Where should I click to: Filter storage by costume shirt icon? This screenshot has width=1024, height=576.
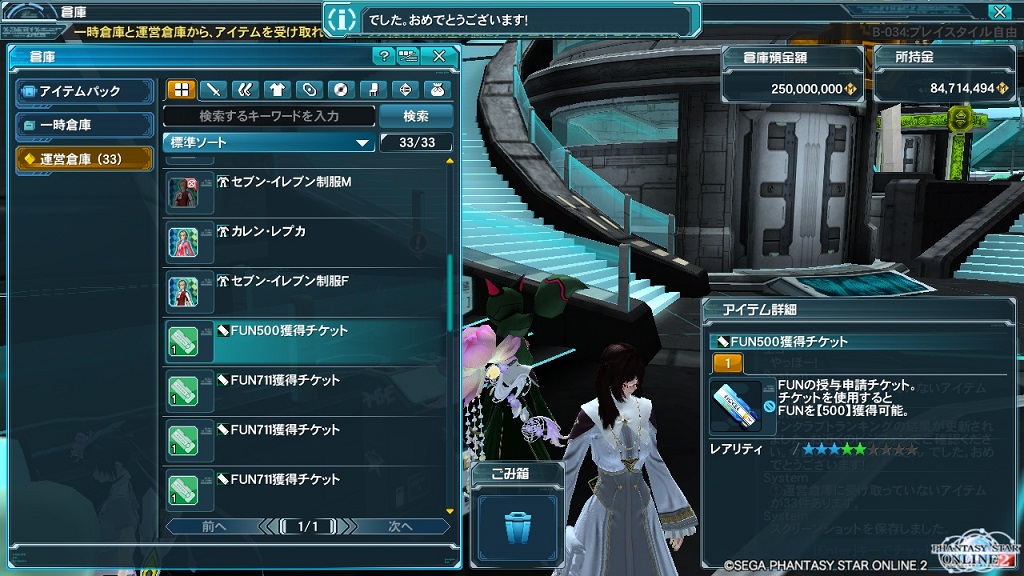pos(277,90)
